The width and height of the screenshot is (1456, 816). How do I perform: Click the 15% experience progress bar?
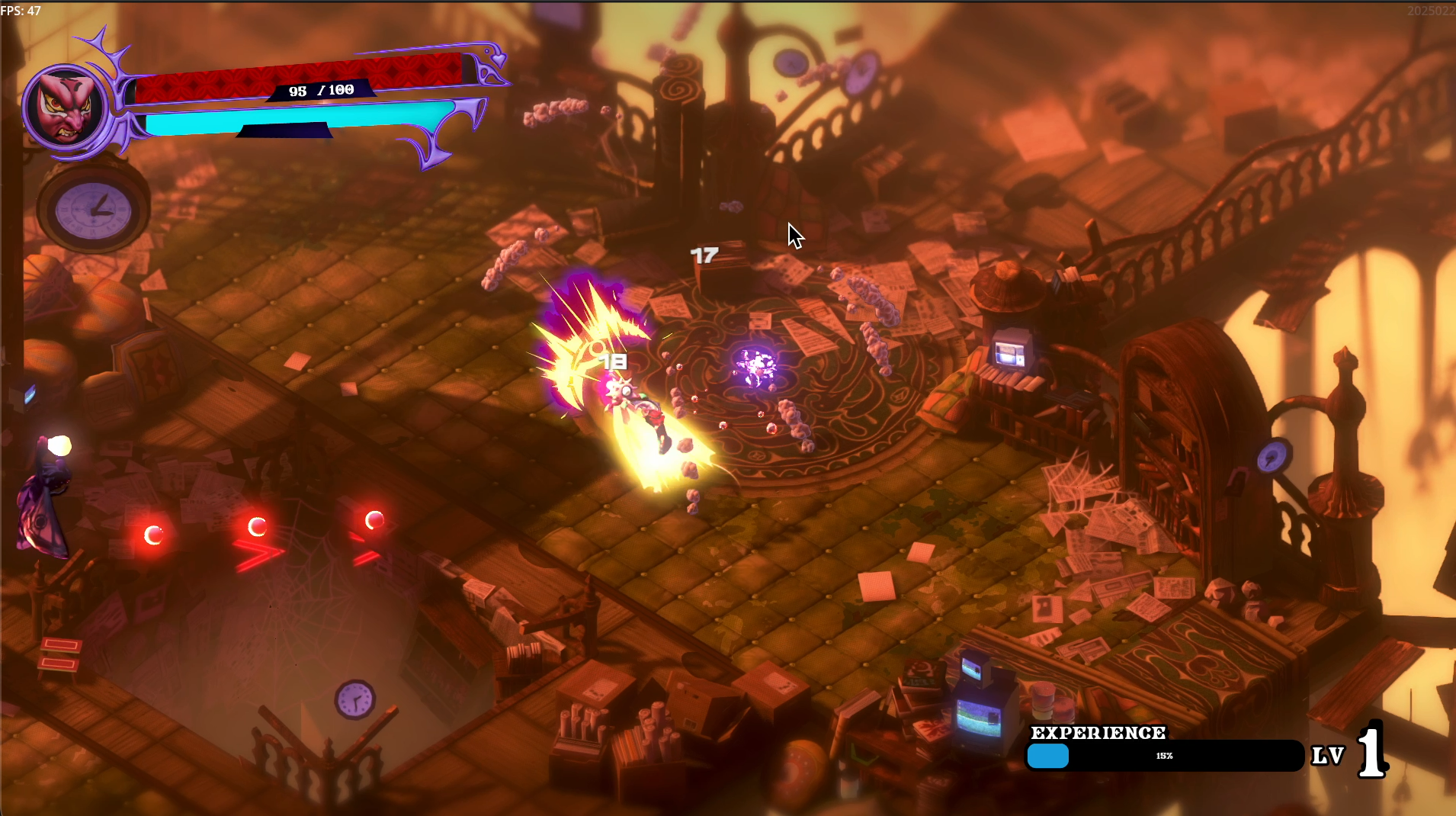tap(1164, 757)
